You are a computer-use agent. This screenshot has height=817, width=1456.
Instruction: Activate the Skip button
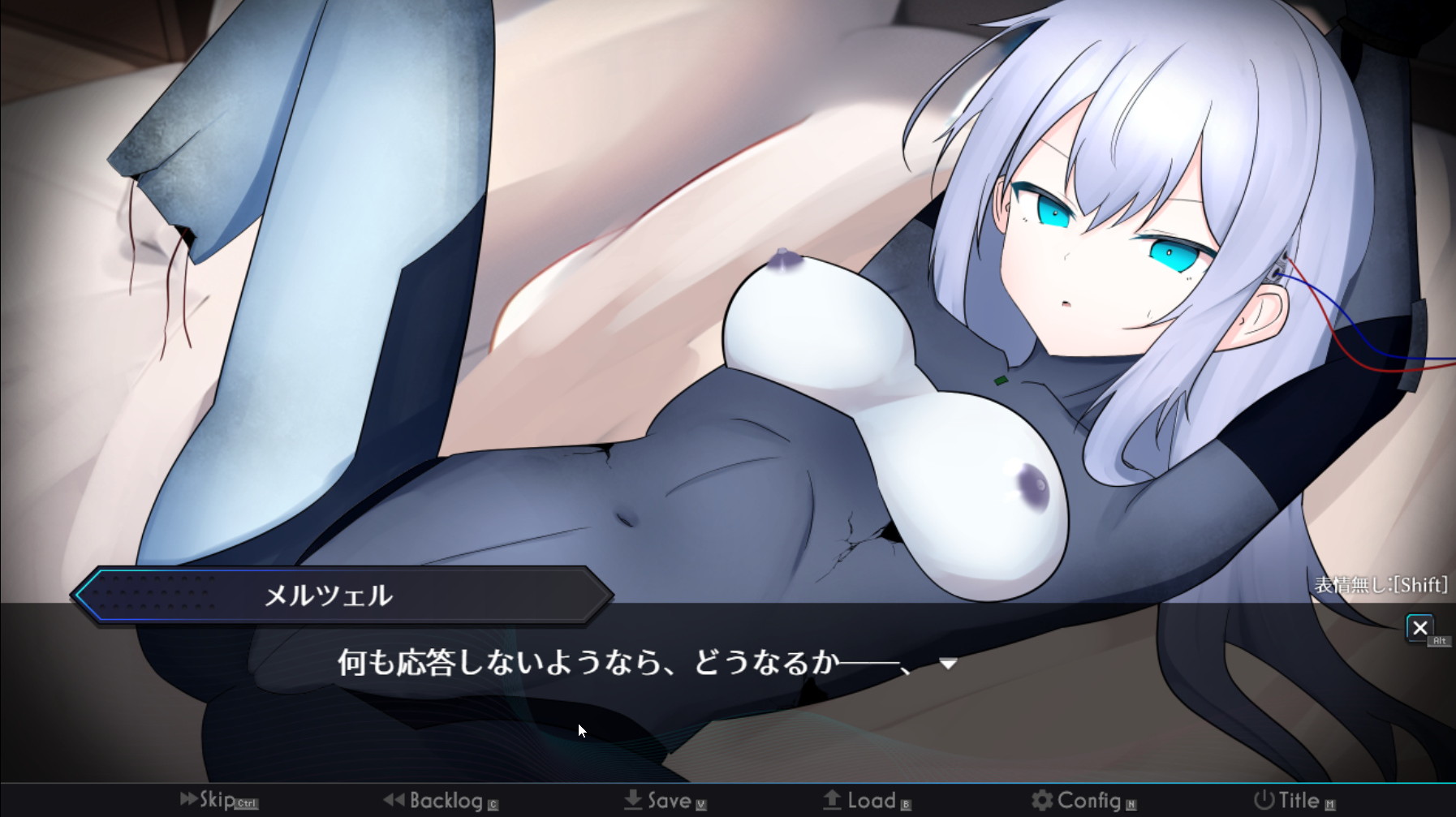coord(216,800)
